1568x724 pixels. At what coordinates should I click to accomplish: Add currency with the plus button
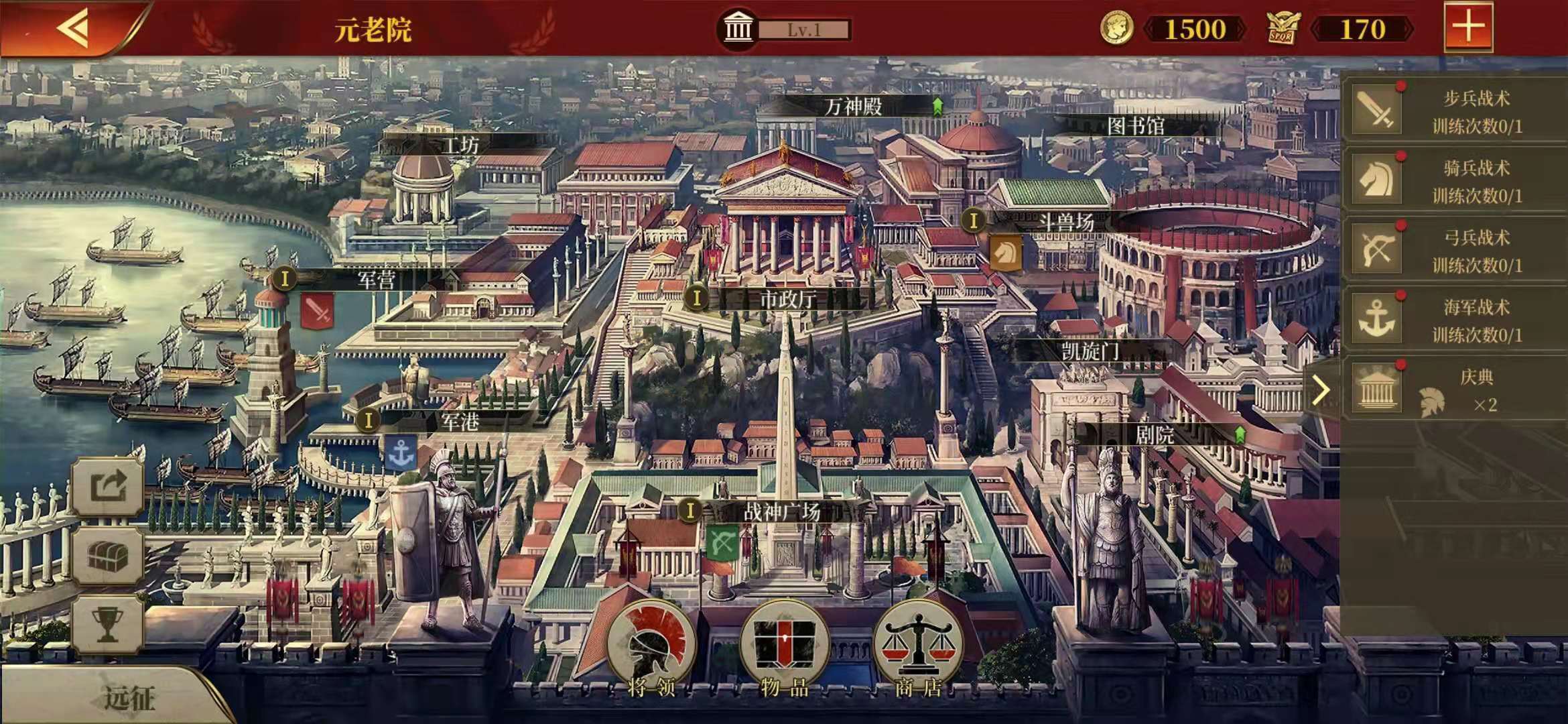pyautogui.click(x=1467, y=27)
